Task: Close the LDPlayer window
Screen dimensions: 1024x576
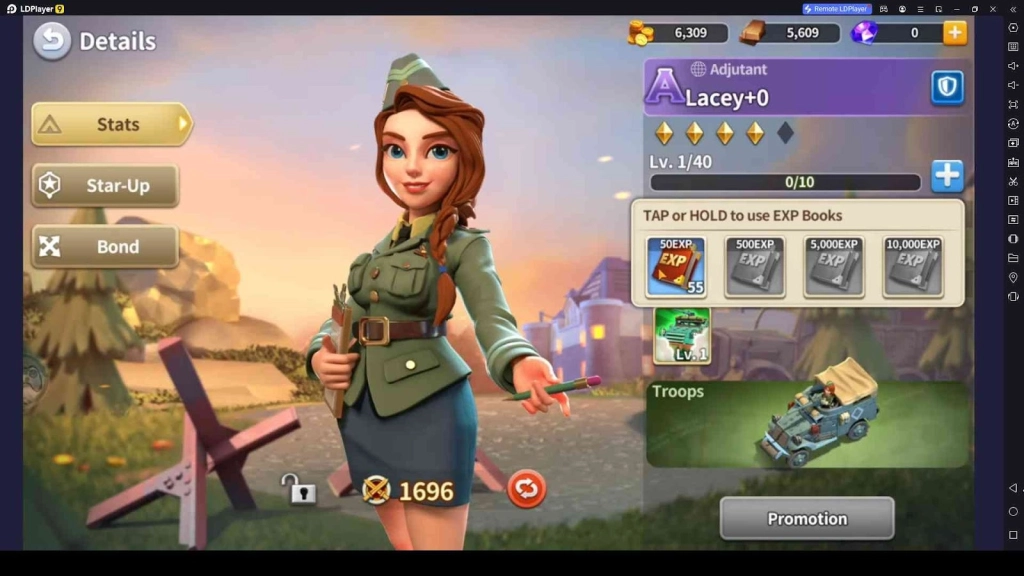Action: click(x=993, y=9)
